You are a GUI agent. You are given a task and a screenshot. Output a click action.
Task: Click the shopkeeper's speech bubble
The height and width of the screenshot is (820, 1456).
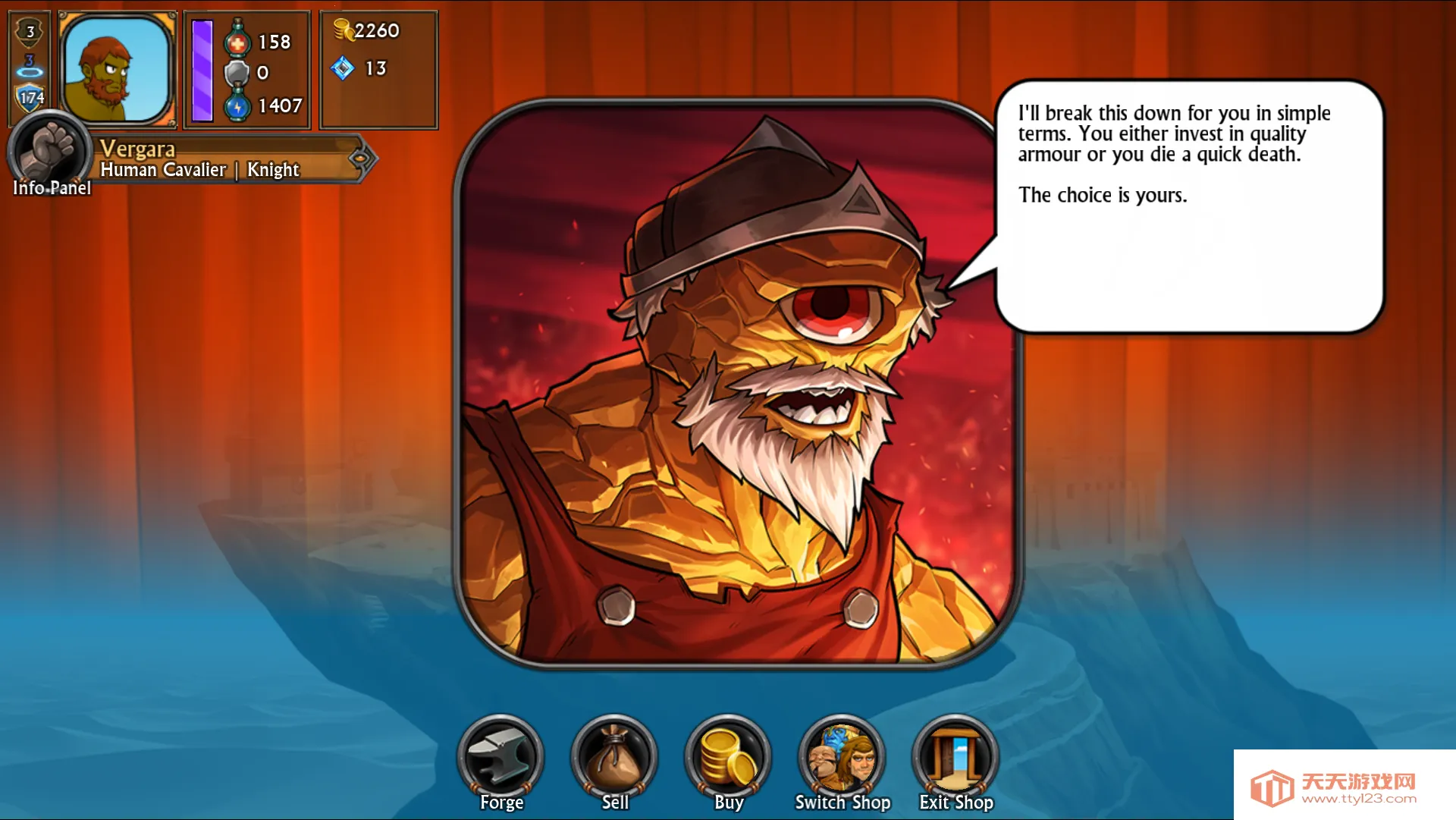(x=1188, y=206)
